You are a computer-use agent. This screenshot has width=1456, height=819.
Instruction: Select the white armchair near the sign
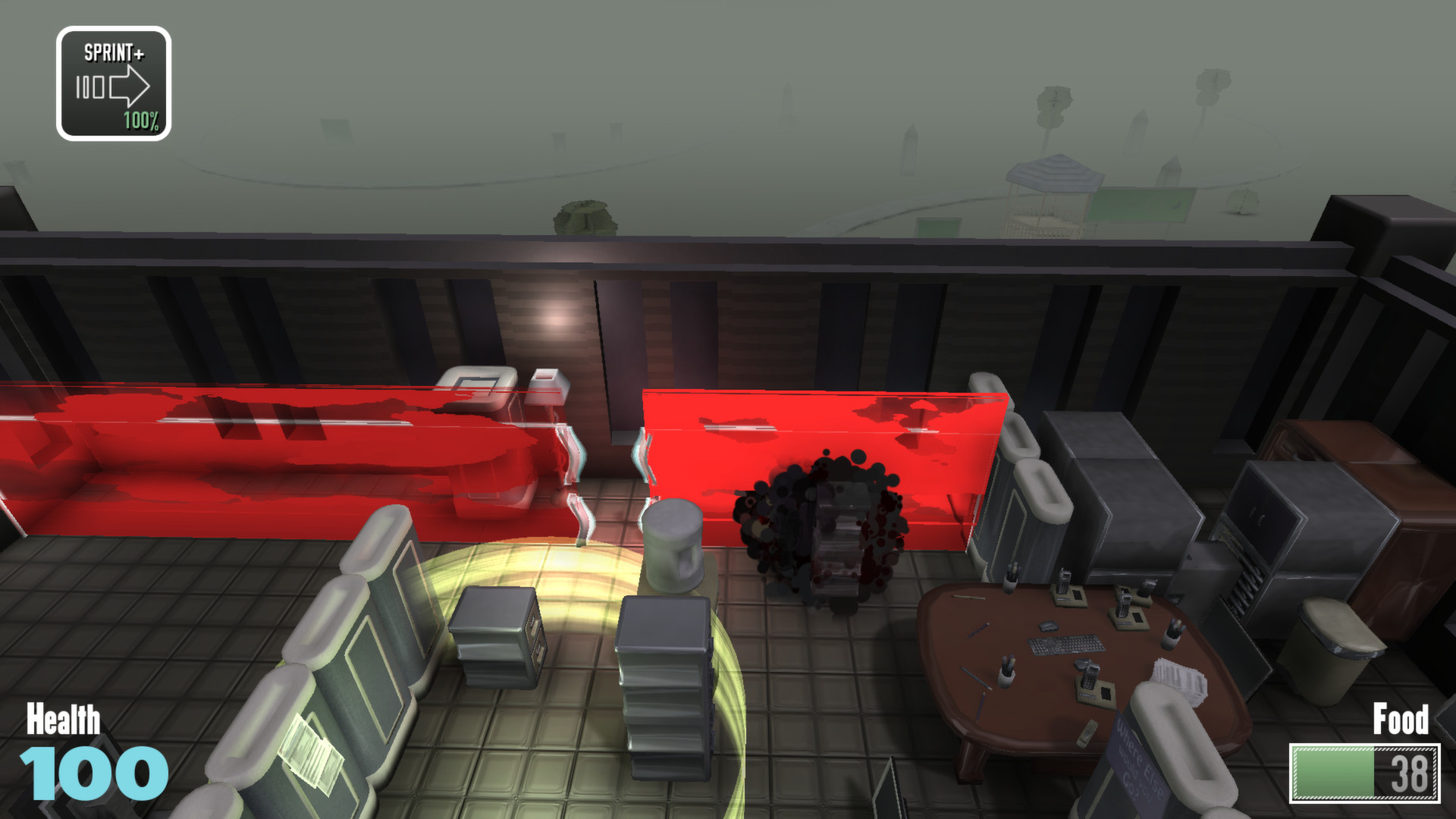click(x=1183, y=758)
